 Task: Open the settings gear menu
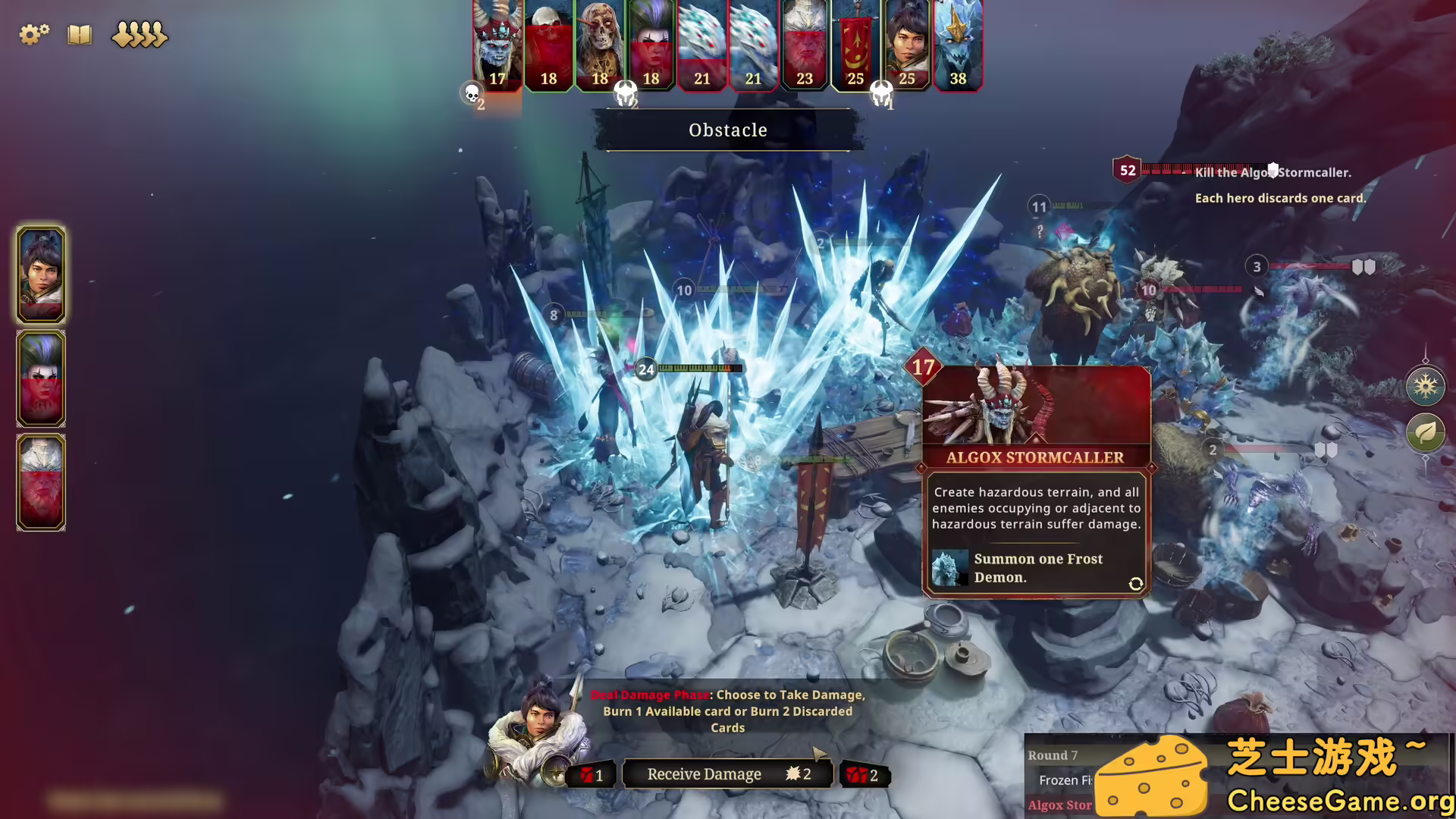[33, 34]
